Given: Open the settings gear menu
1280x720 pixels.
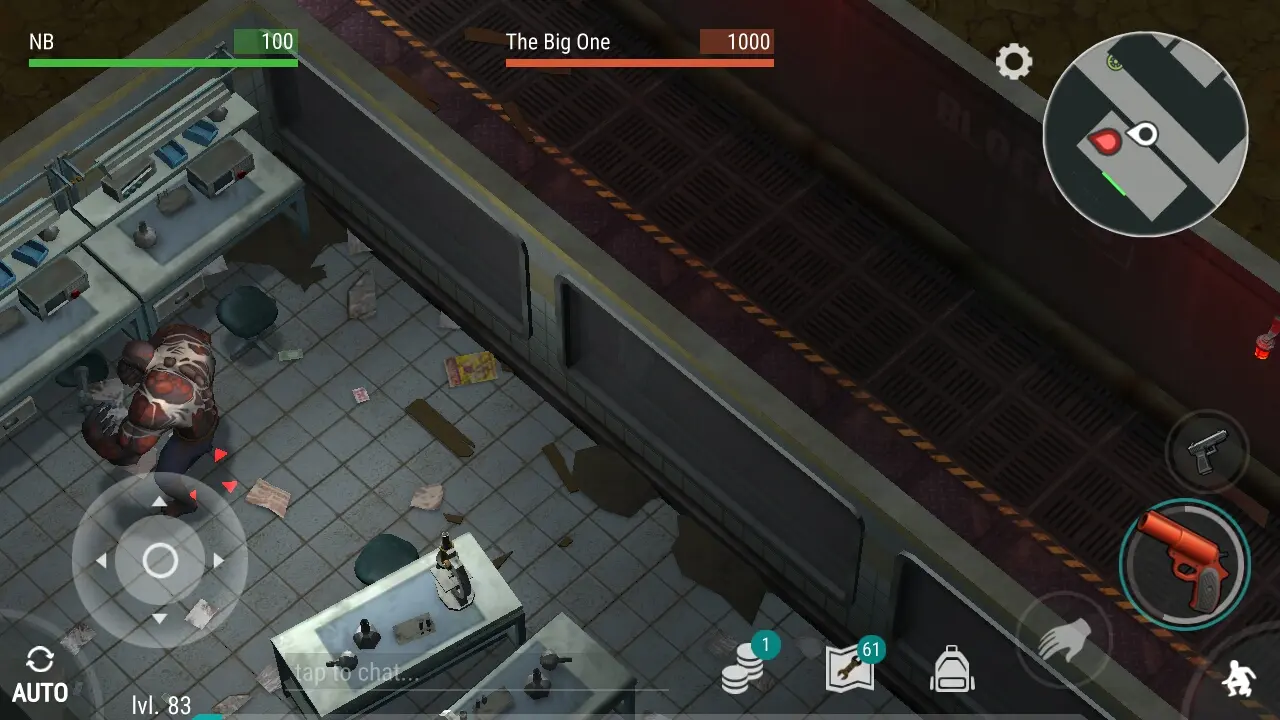Looking at the screenshot, I should point(1013,62).
